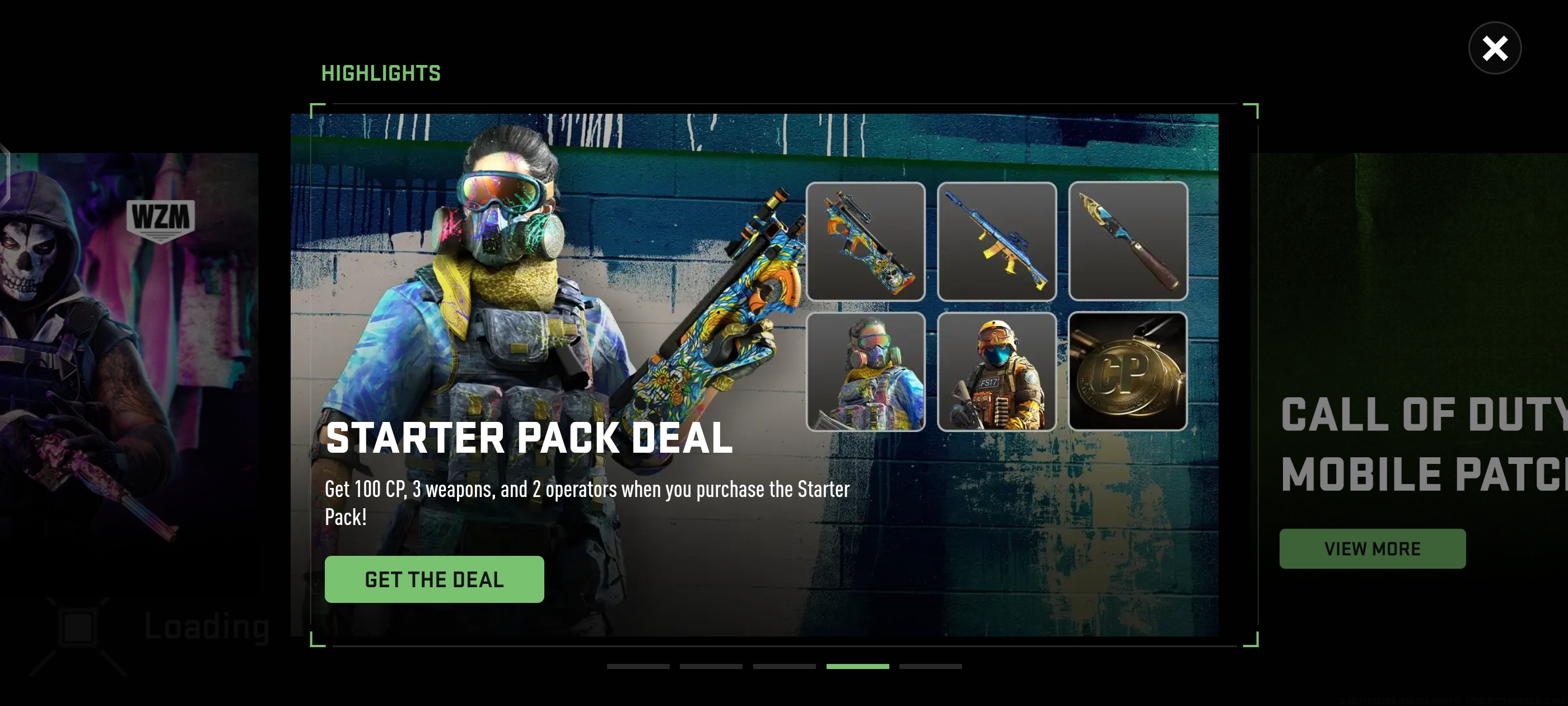This screenshot has height=706, width=1568.
Task: Click the gold CP coin thumbnail
Action: click(x=1127, y=371)
